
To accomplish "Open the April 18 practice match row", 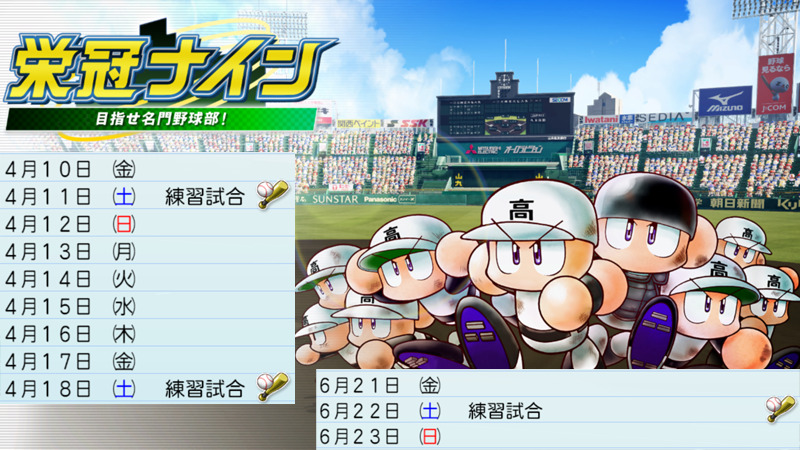I will [147, 387].
